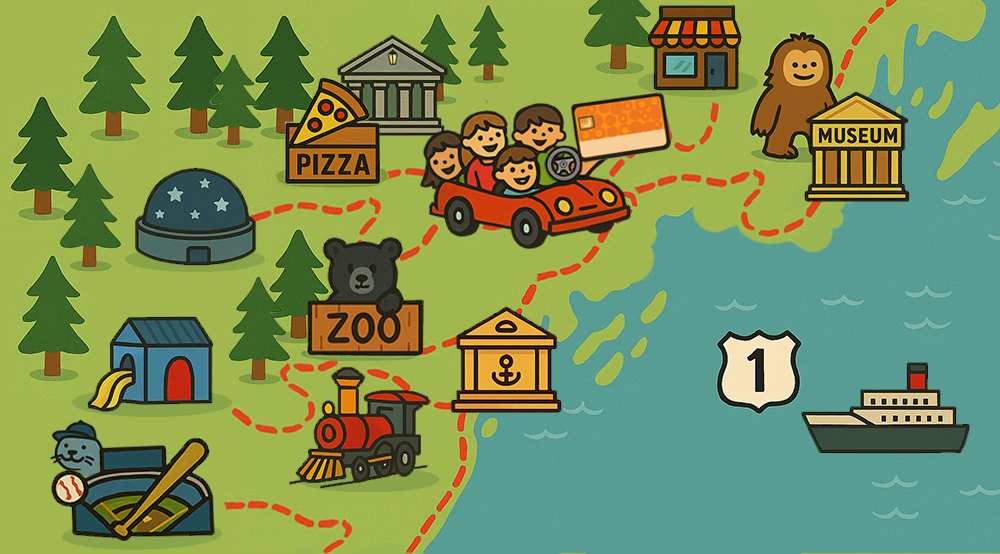The image size is (1000, 554).
Task: Select the ferry ship on the water
Action: click(886, 414)
